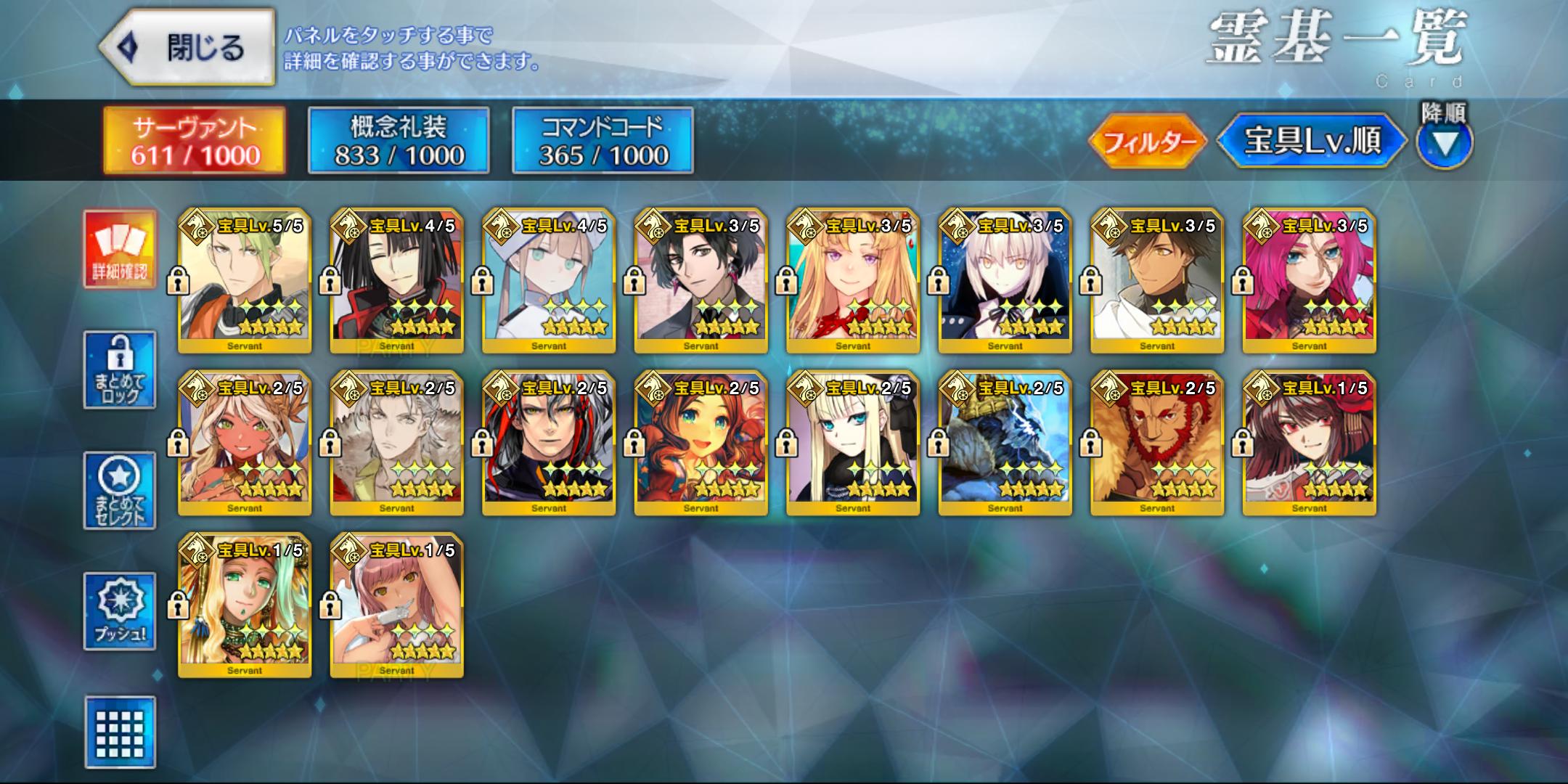Activate the 詳細確認 card button

pos(120,249)
